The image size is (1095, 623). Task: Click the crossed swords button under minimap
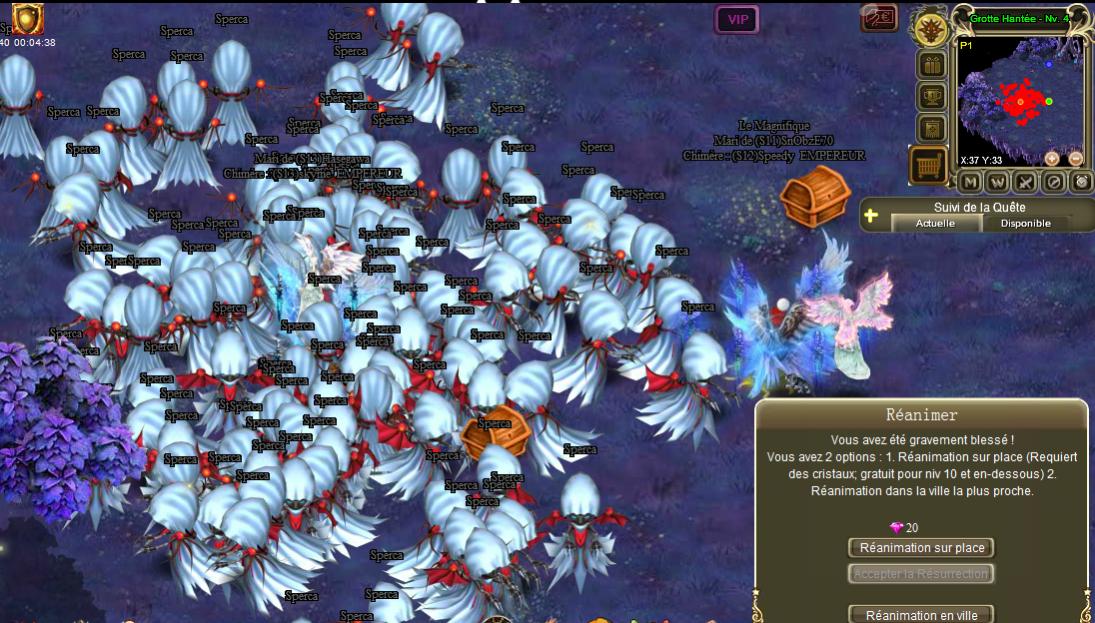1026,182
